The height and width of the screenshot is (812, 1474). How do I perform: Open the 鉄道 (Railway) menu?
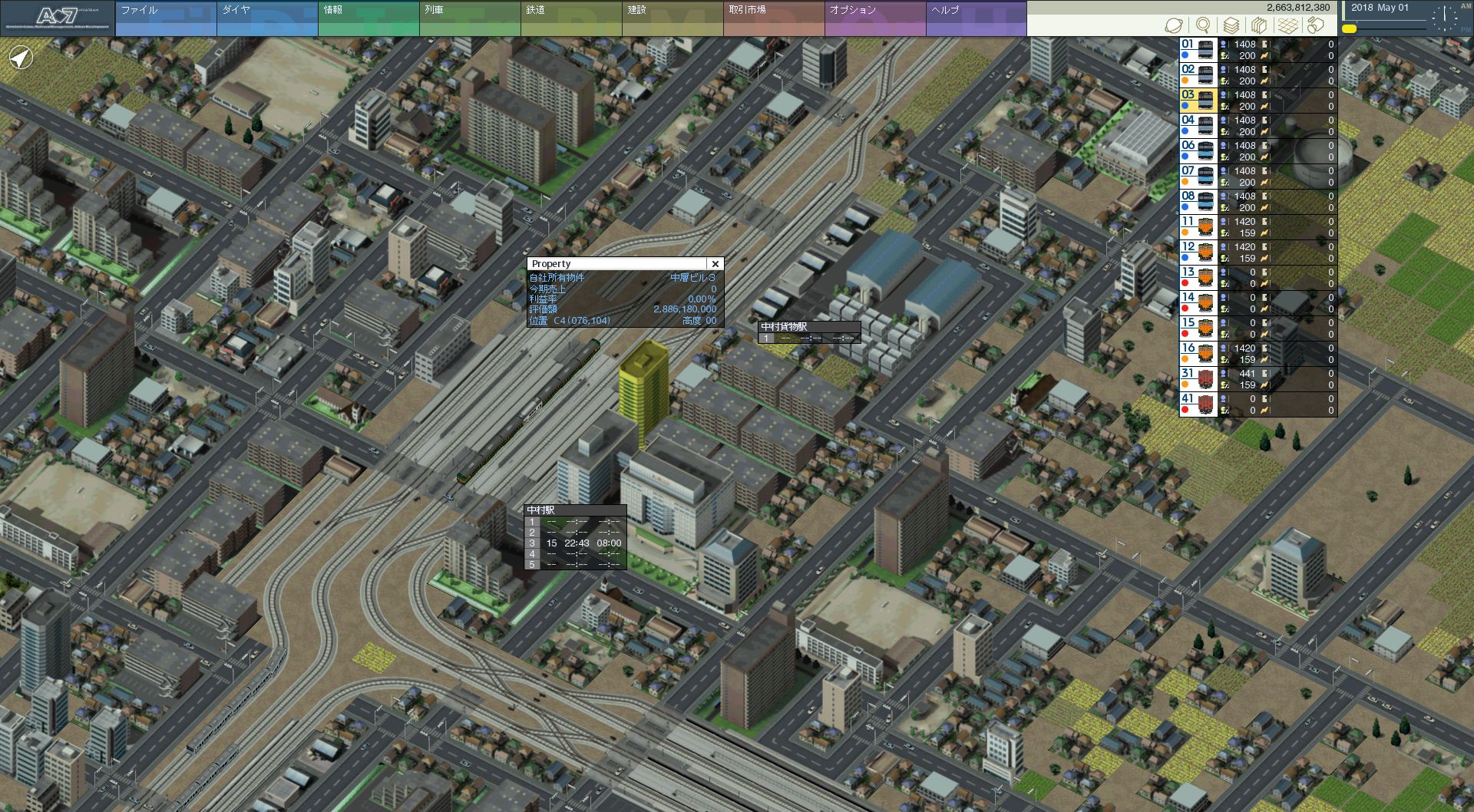point(570,18)
